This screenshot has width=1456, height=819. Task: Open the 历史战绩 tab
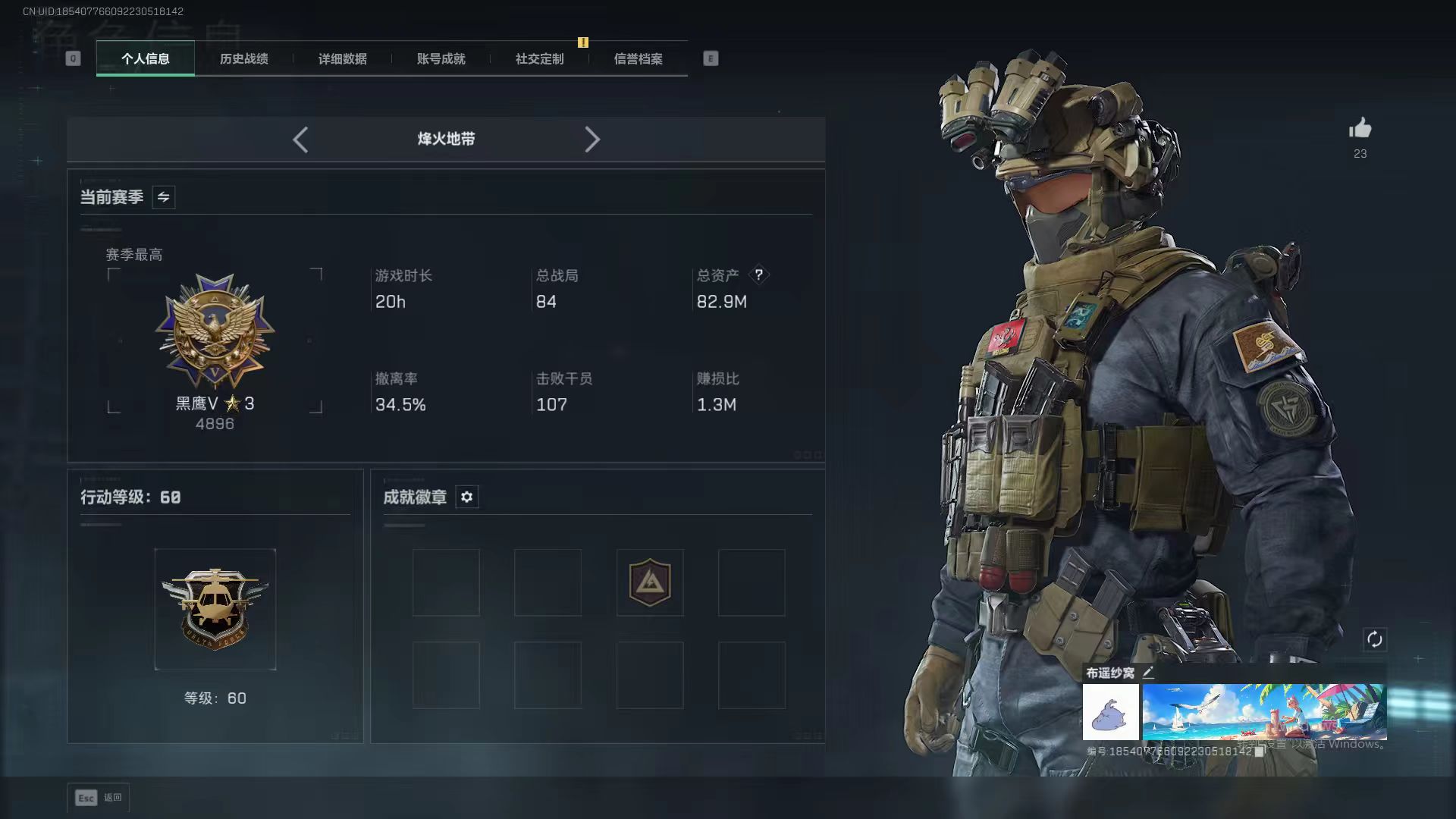[244, 59]
